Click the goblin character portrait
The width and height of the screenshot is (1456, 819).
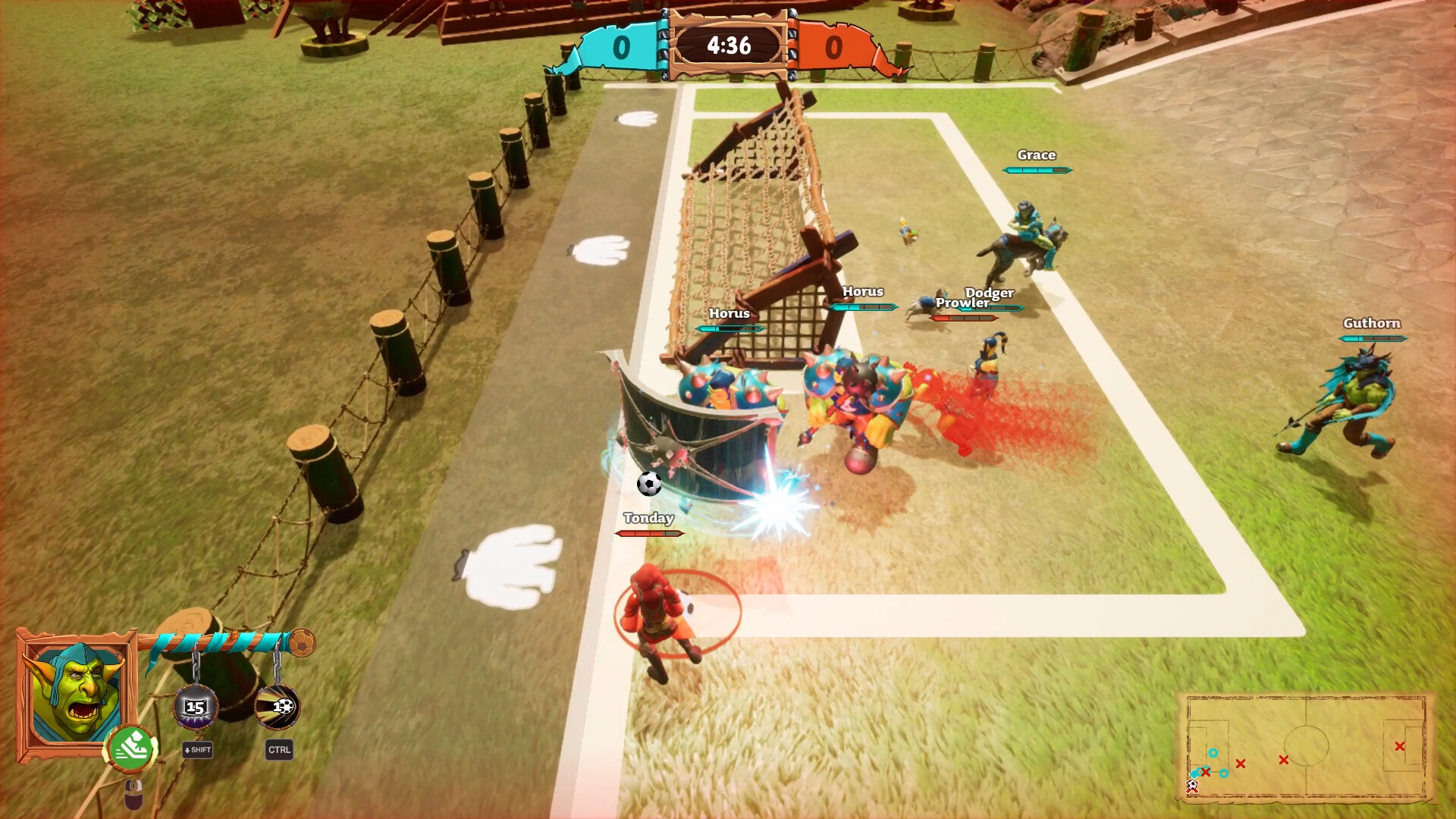76,693
